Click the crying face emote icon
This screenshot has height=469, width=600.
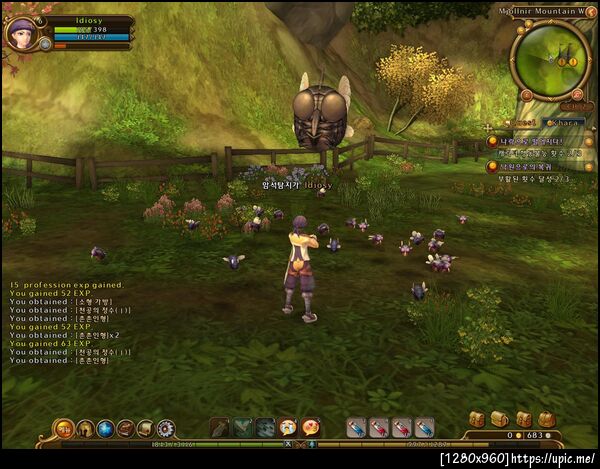288,428
